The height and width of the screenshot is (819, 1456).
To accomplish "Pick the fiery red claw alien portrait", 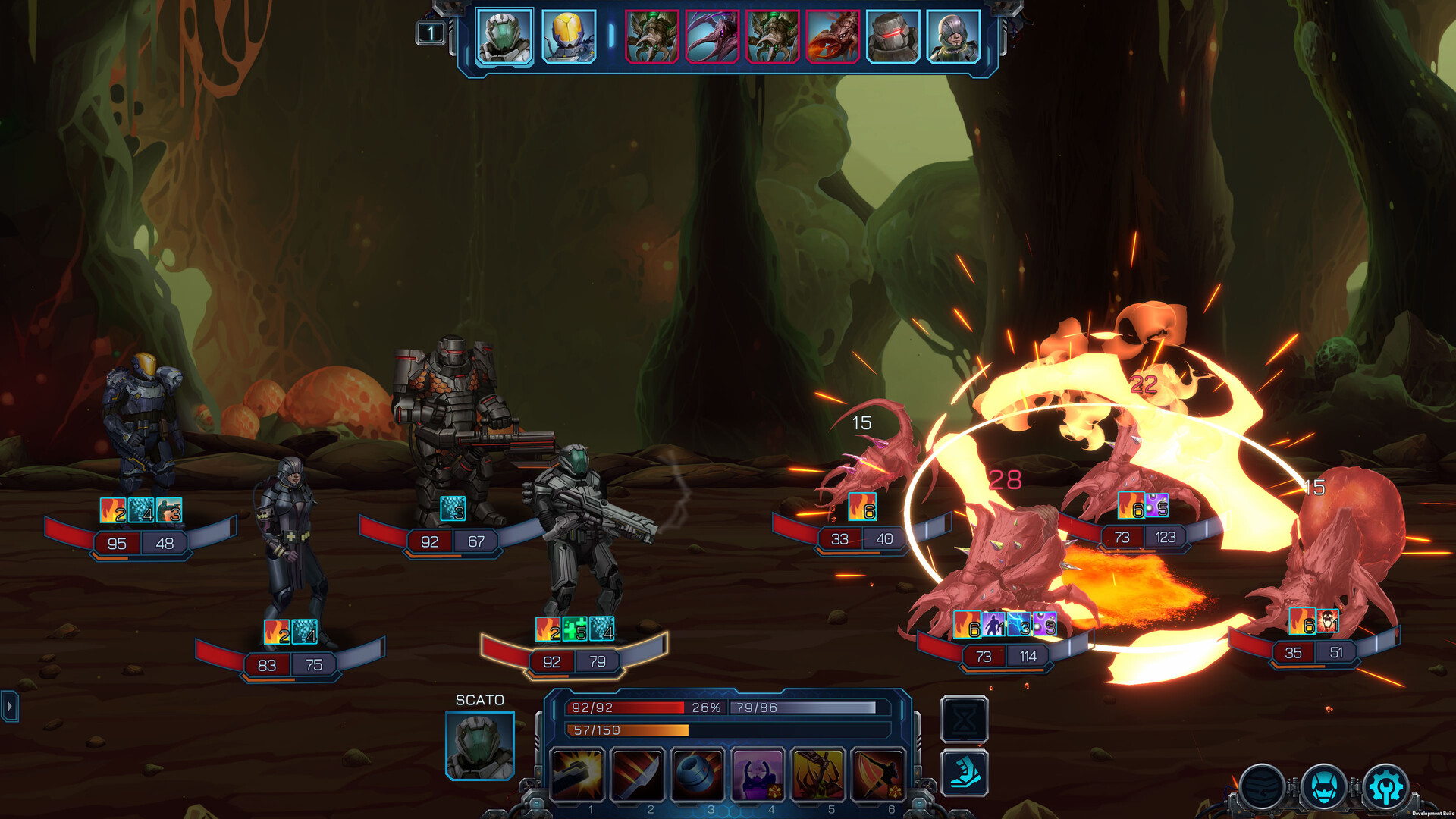I will [833, 36].
